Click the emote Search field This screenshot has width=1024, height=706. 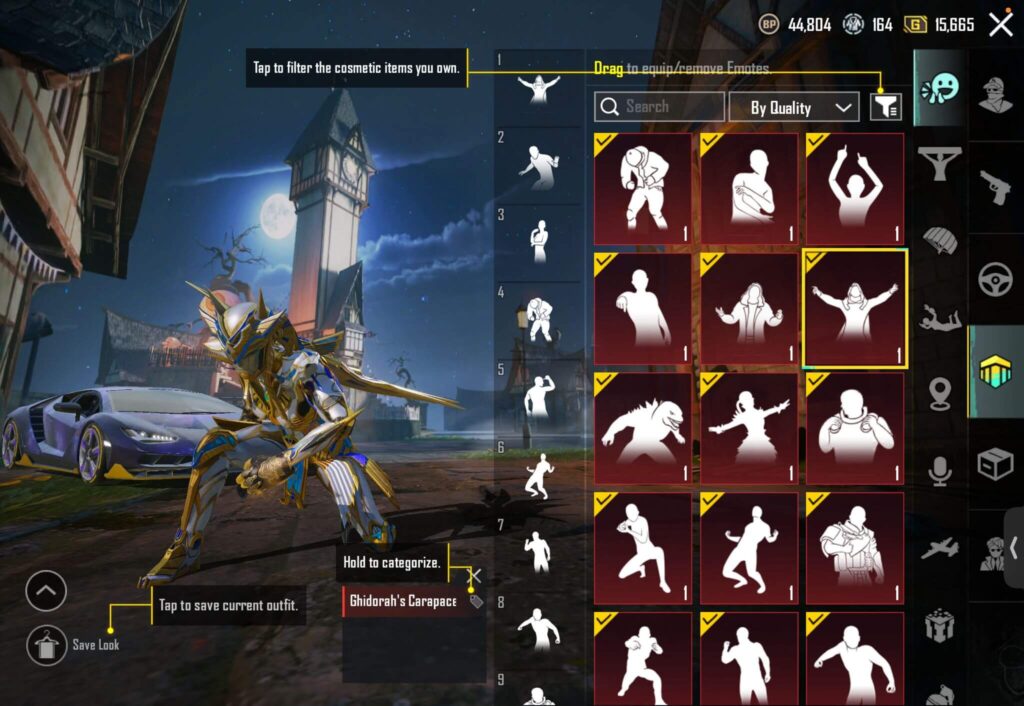(659, 107)
